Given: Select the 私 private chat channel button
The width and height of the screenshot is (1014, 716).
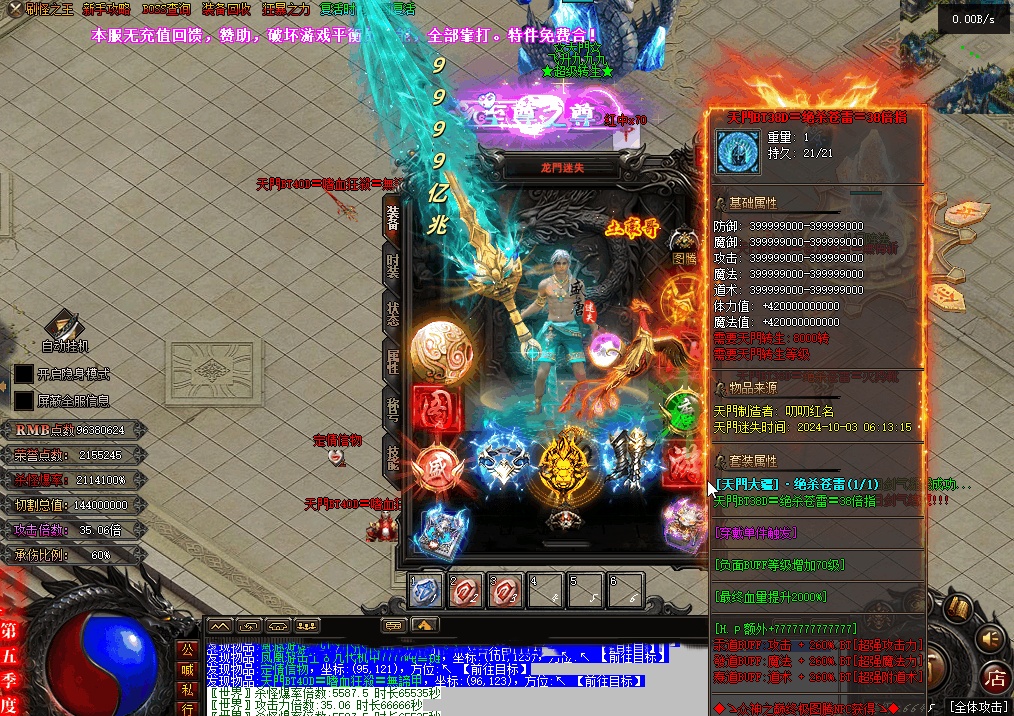Looking at the screenshot, I should [186, 689].
